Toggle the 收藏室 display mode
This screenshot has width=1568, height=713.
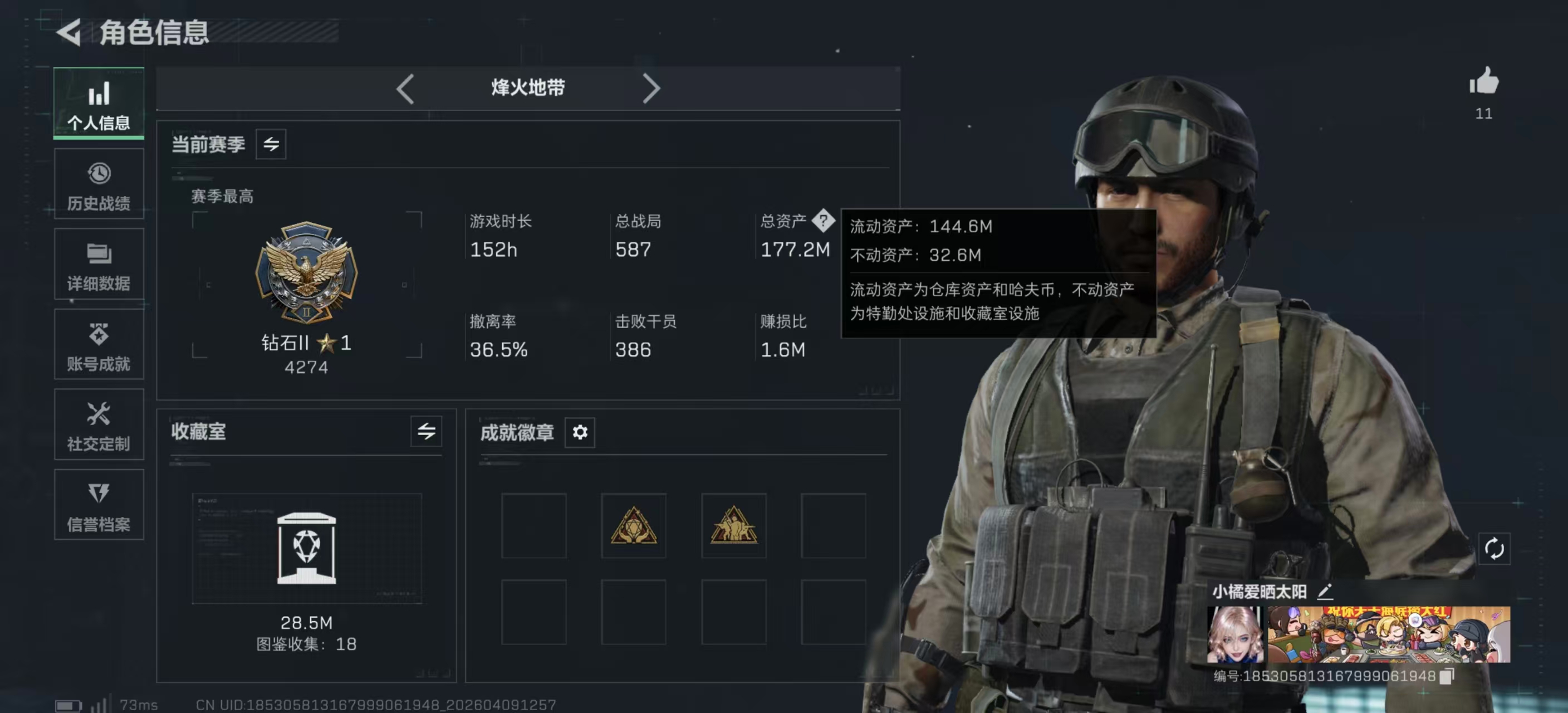(426, 432)
